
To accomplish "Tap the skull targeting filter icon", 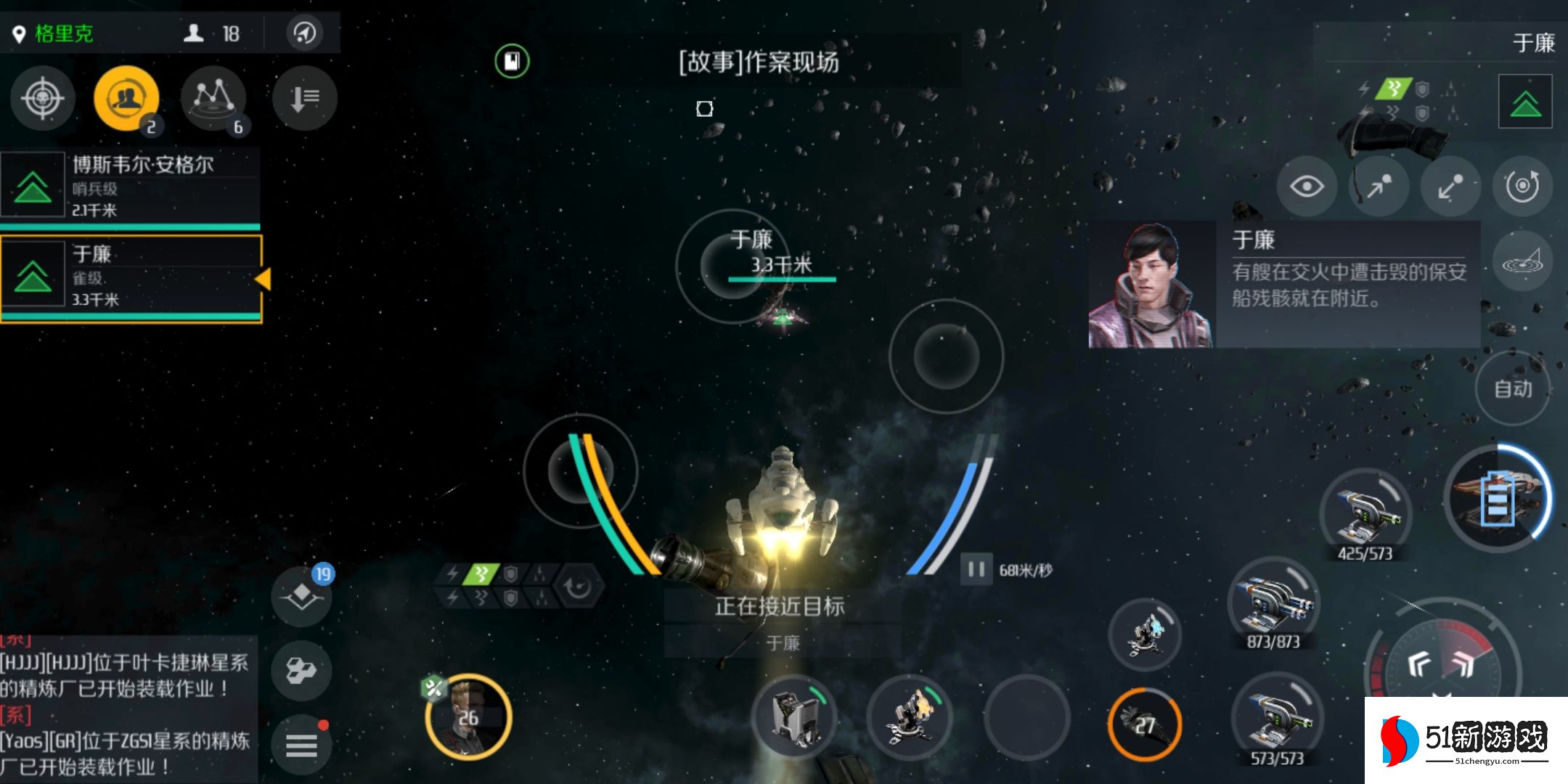I will click(x=41, y=99).
